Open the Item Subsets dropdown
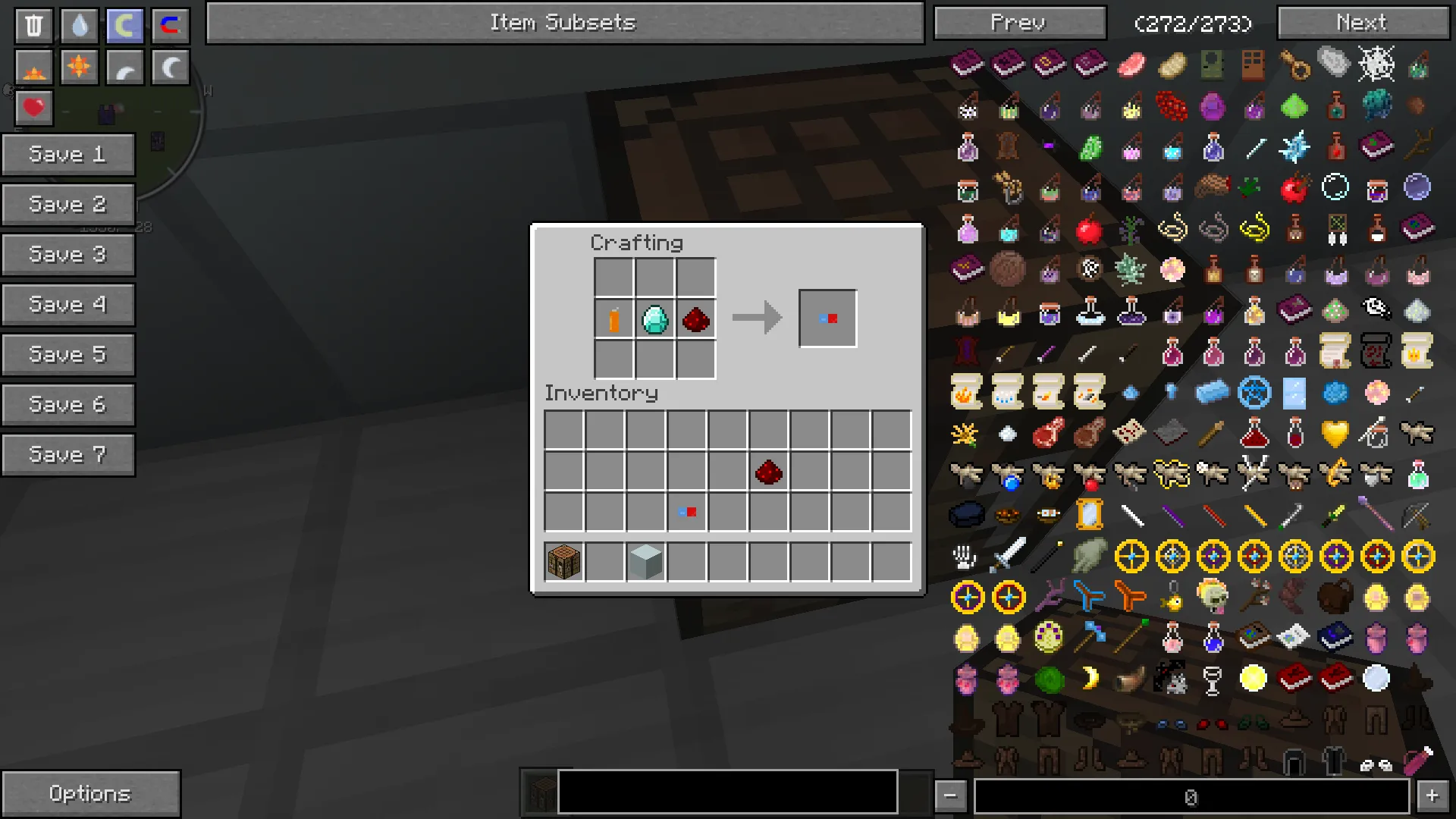The width and height of the screenshot is (1456, 819). coord(563,22)
